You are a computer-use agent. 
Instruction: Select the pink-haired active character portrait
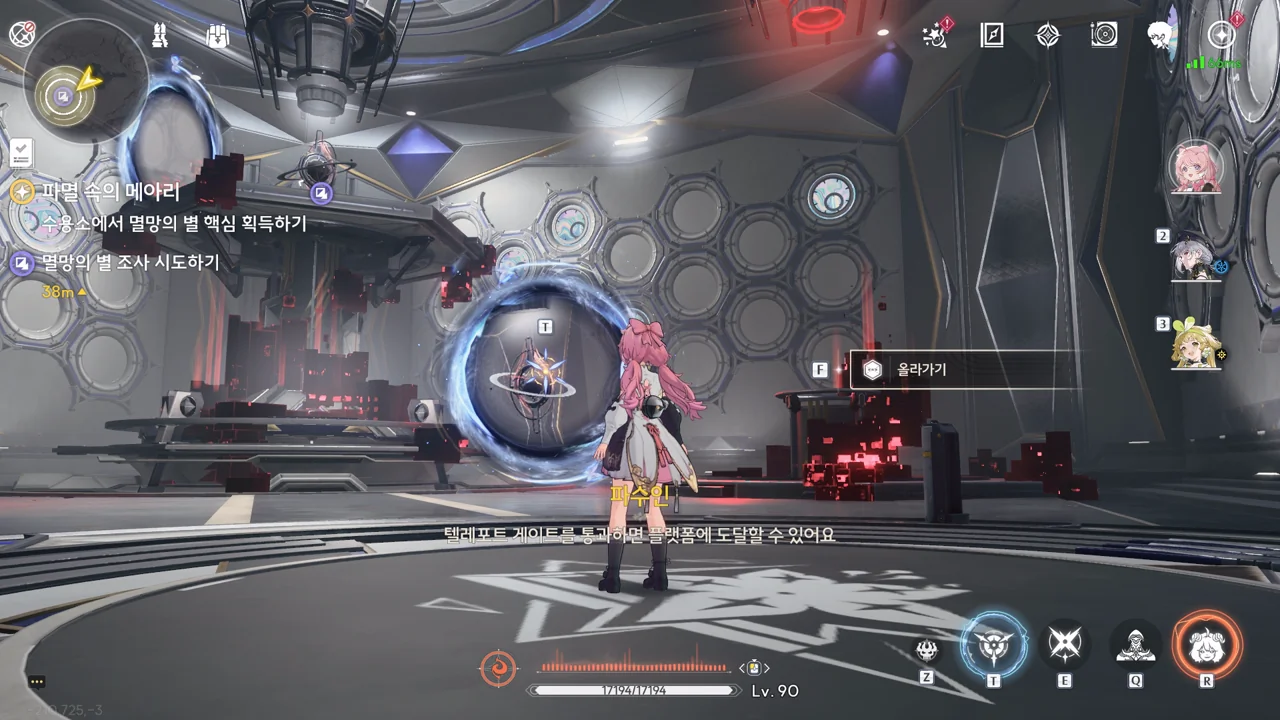tap(1195, 168)
